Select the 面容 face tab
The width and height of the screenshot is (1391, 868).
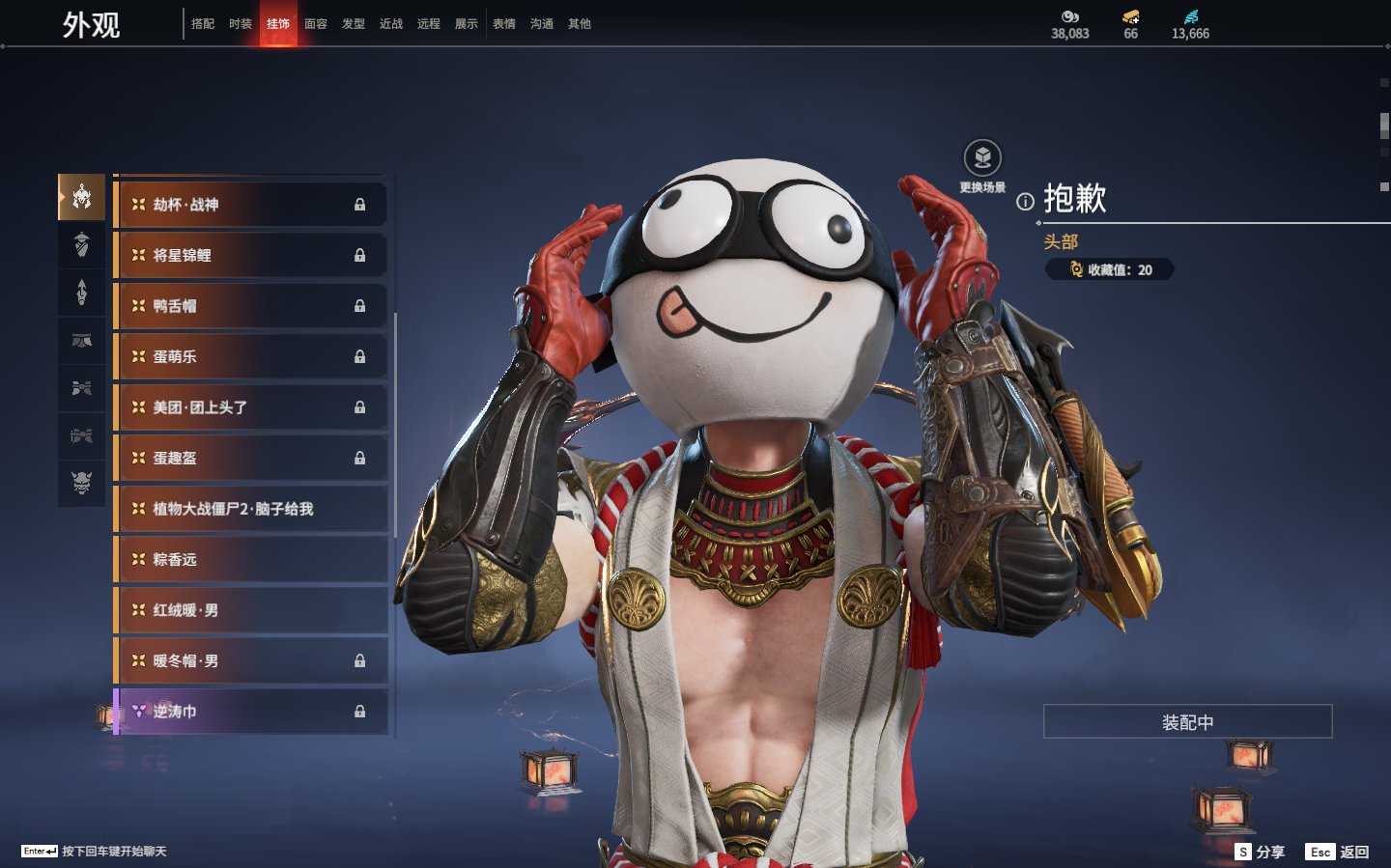(x=316, y=24)
